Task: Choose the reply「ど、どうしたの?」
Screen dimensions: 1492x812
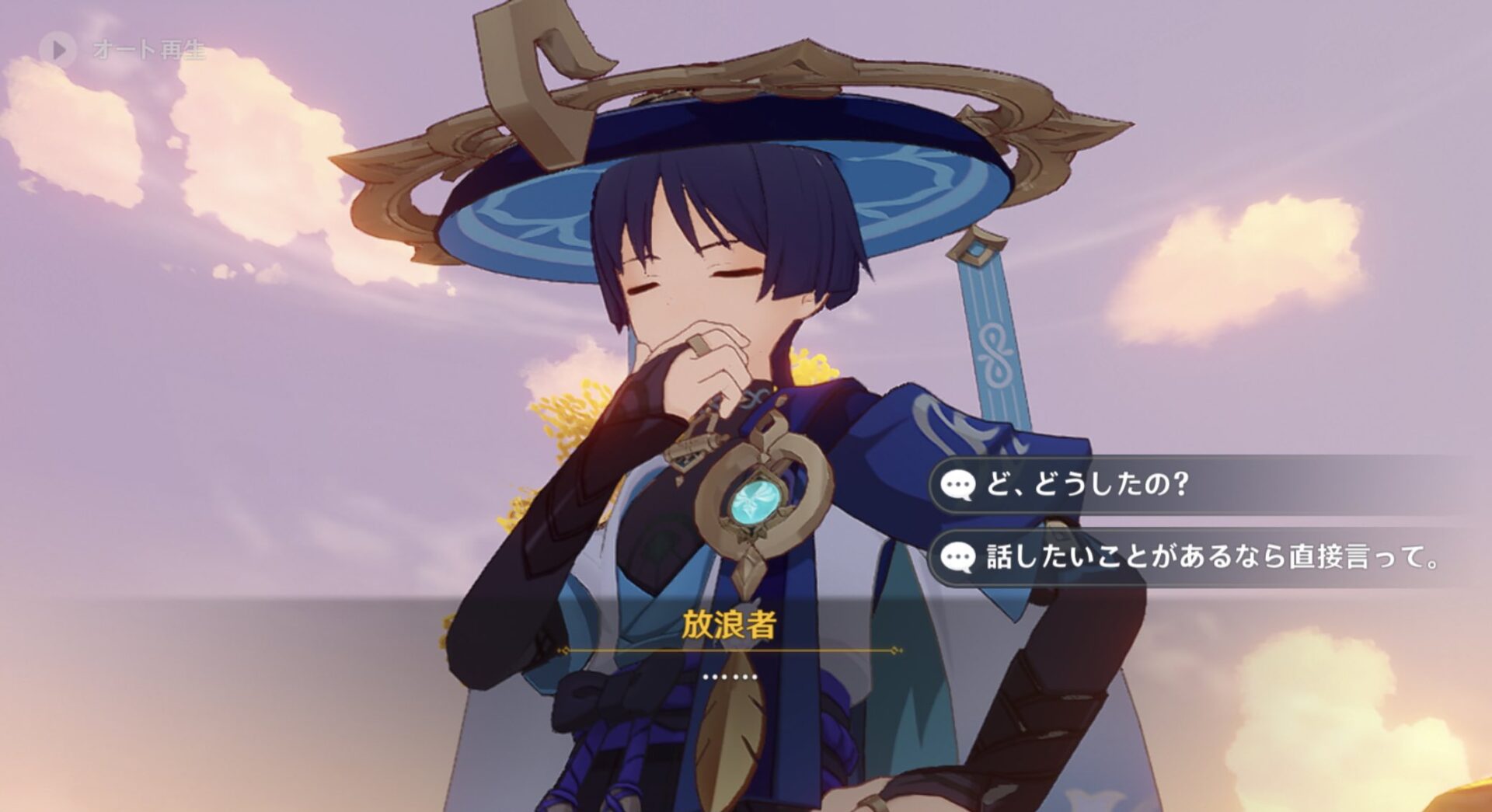Action: pyautogui.click(x=1088, y=485)
